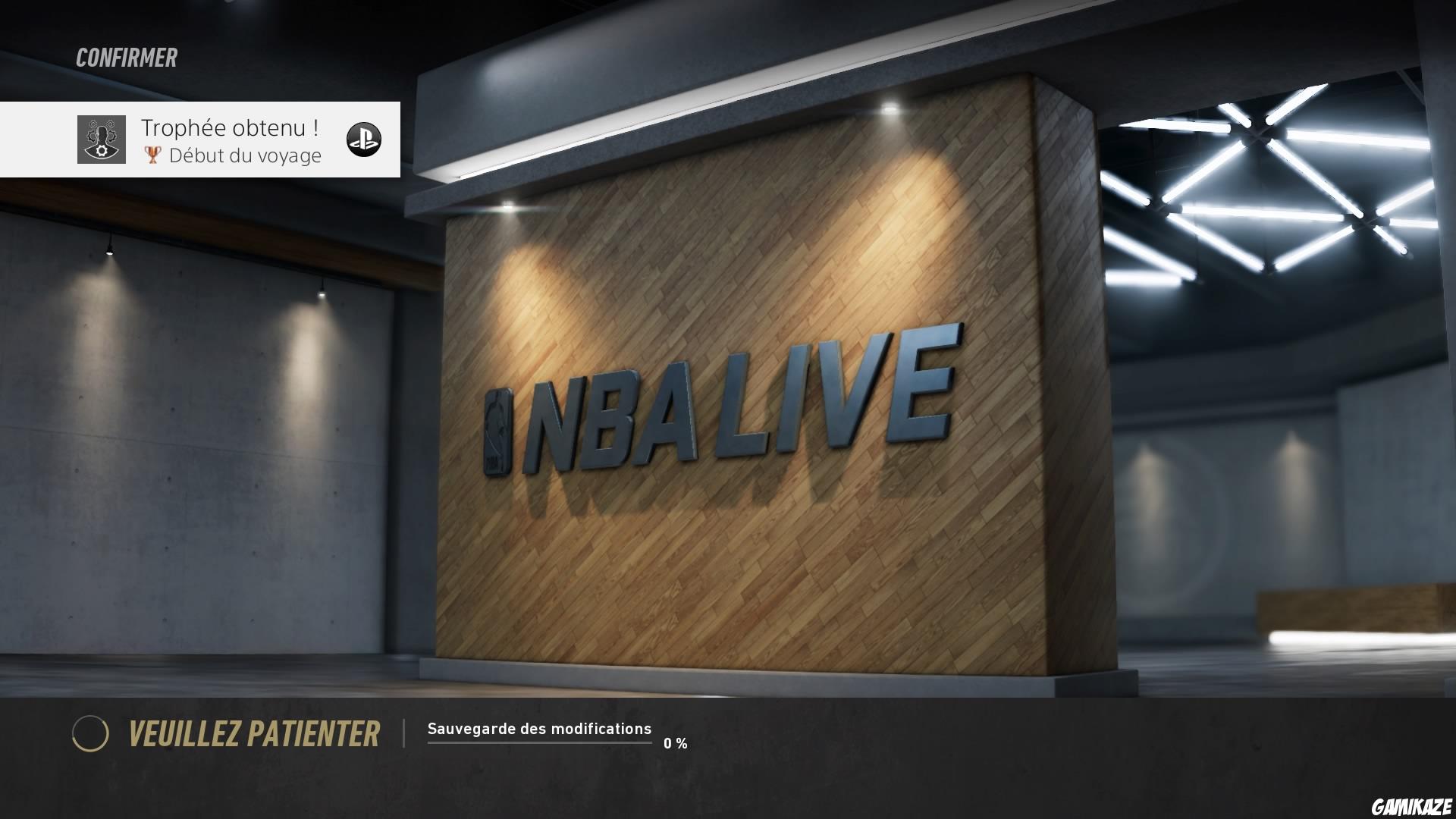Activate the CONFIRMER prompt
Image resolution: width=1456 pixels, height=819 pixels.
click(126, 57)
